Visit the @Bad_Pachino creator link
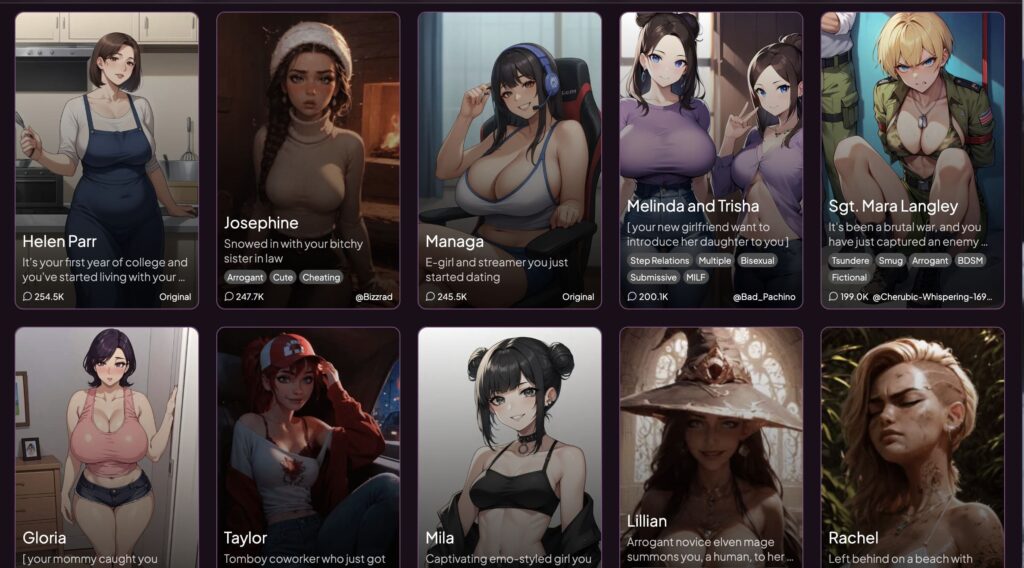The height and width of the screenshot is (568, 1024). tap(763, 297)
